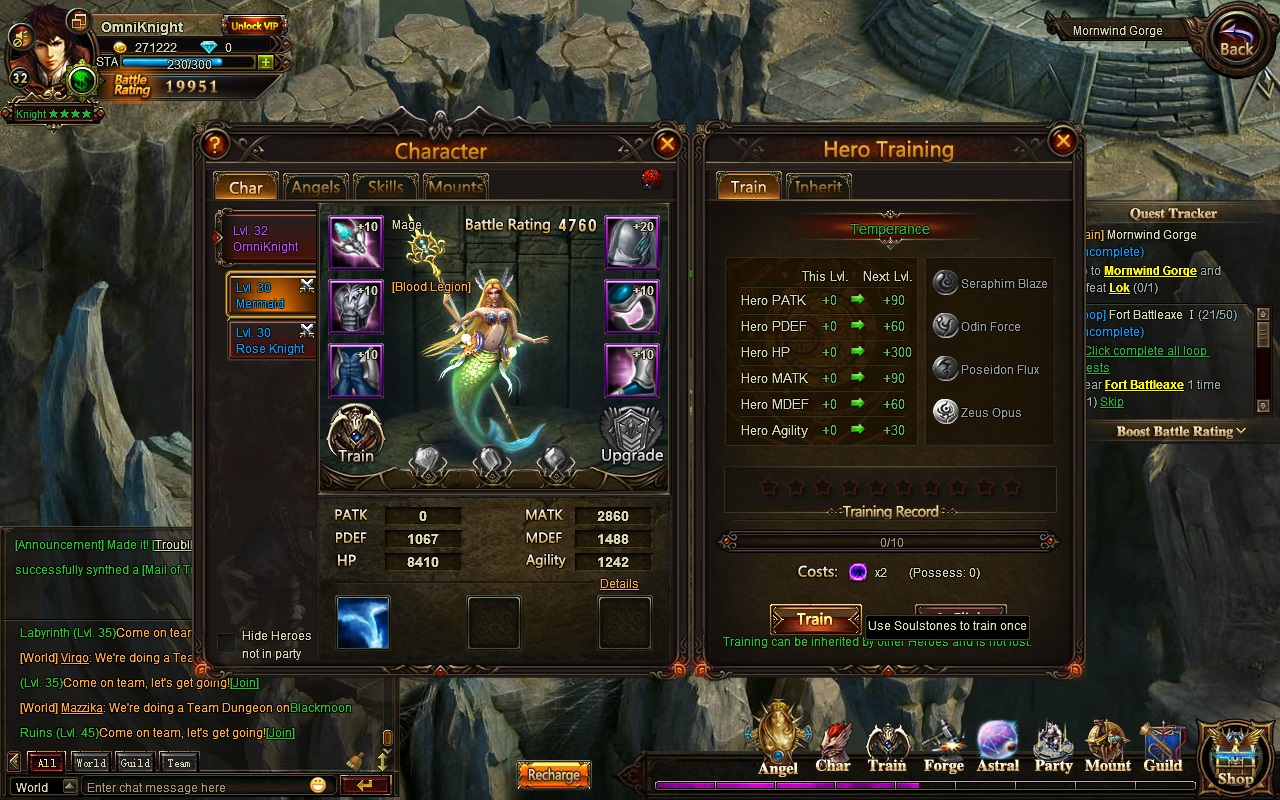Switch to the Inherit tab

coord(818,187)
